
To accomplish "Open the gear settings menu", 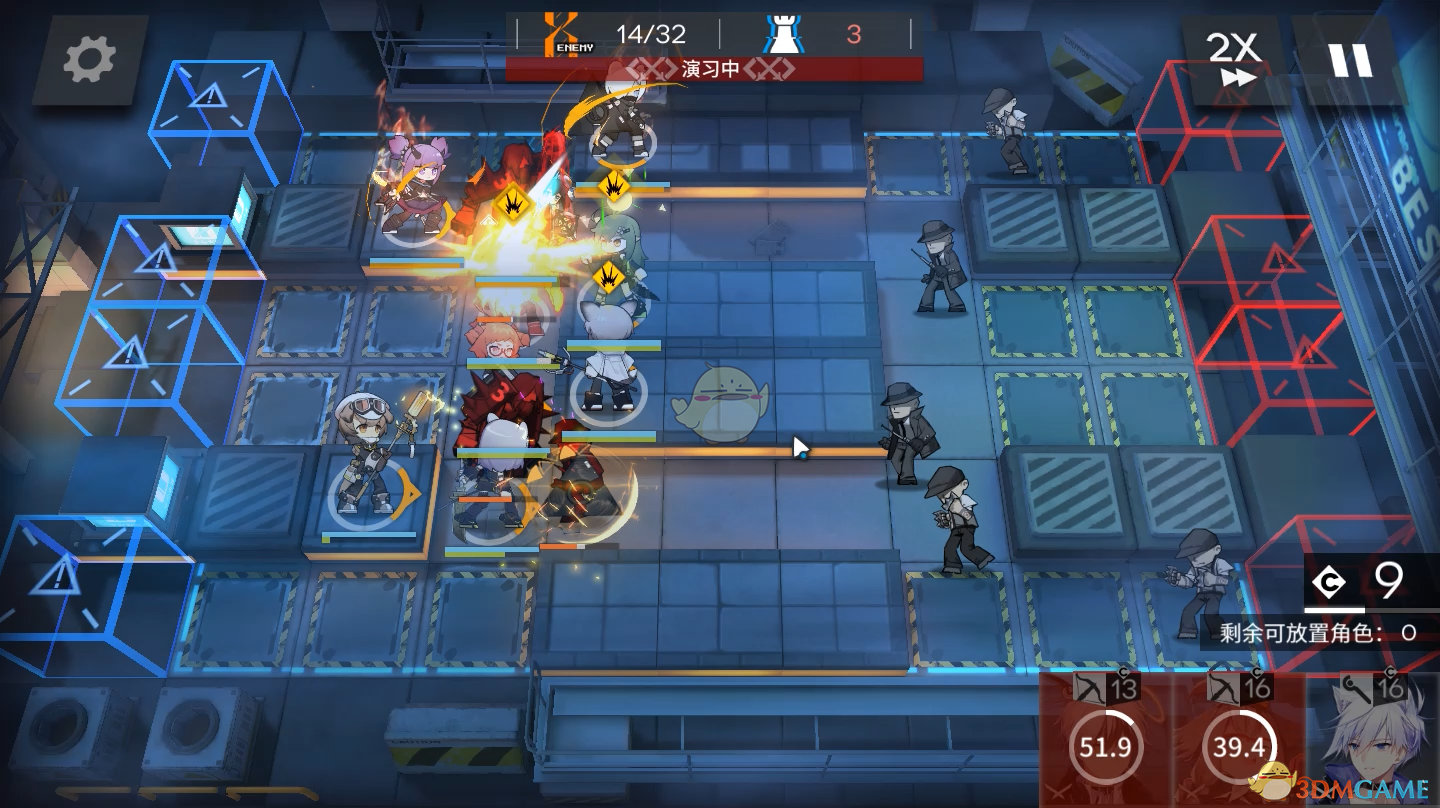I will point(90,60).
